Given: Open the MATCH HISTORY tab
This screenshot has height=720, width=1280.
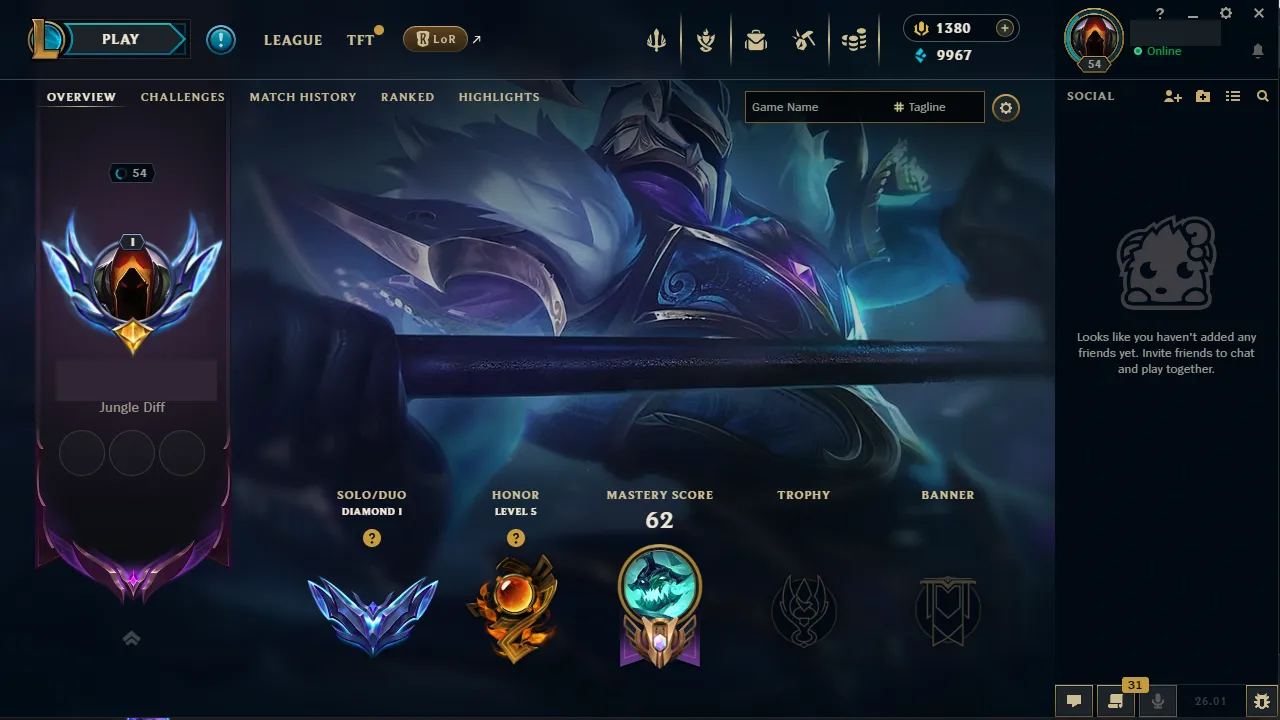Looking at the screenshot, I should pyautogui.click(x=303, y=97).
